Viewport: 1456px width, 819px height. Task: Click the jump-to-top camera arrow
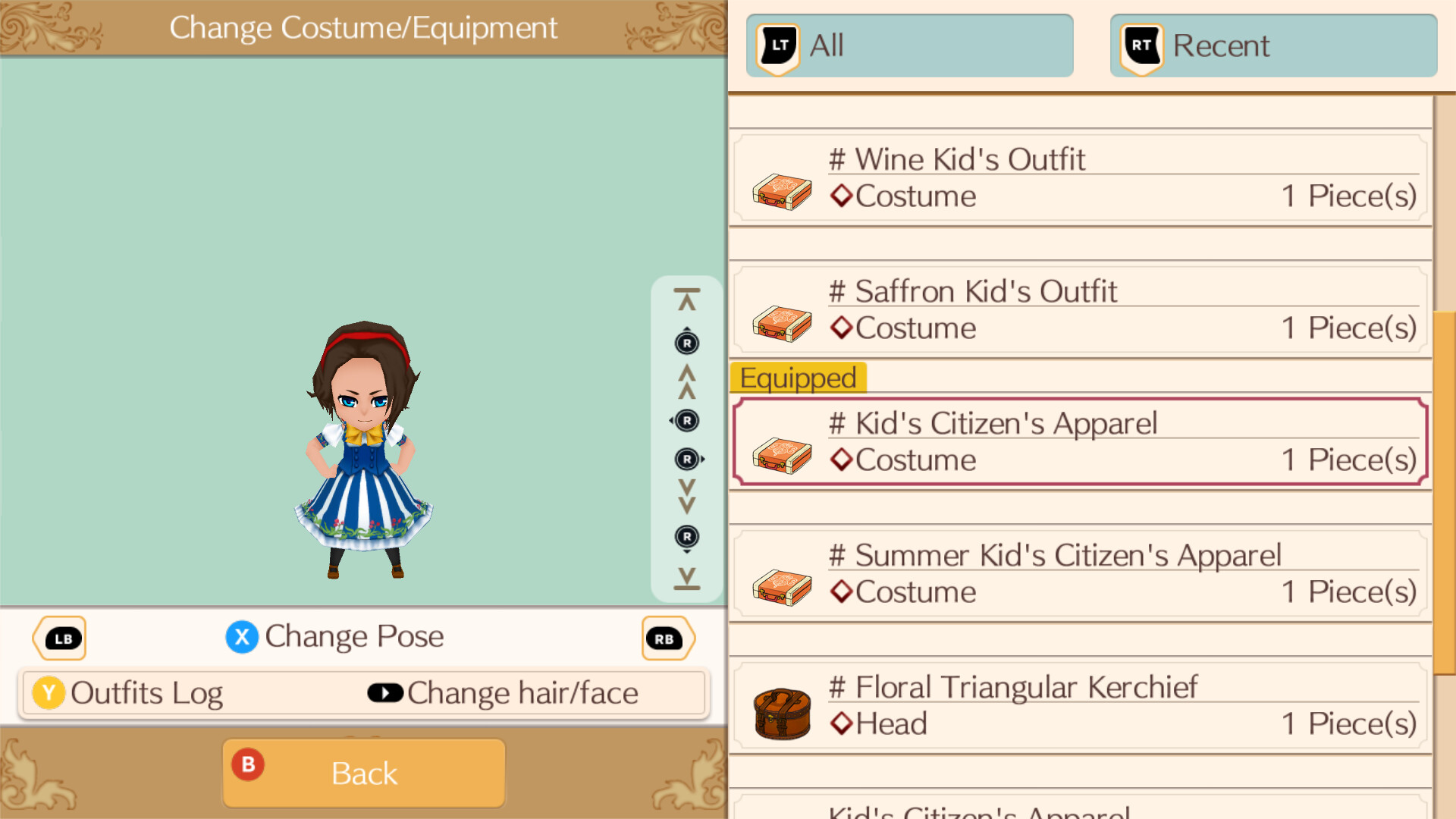pyautogui.click(x=686, y=296)
